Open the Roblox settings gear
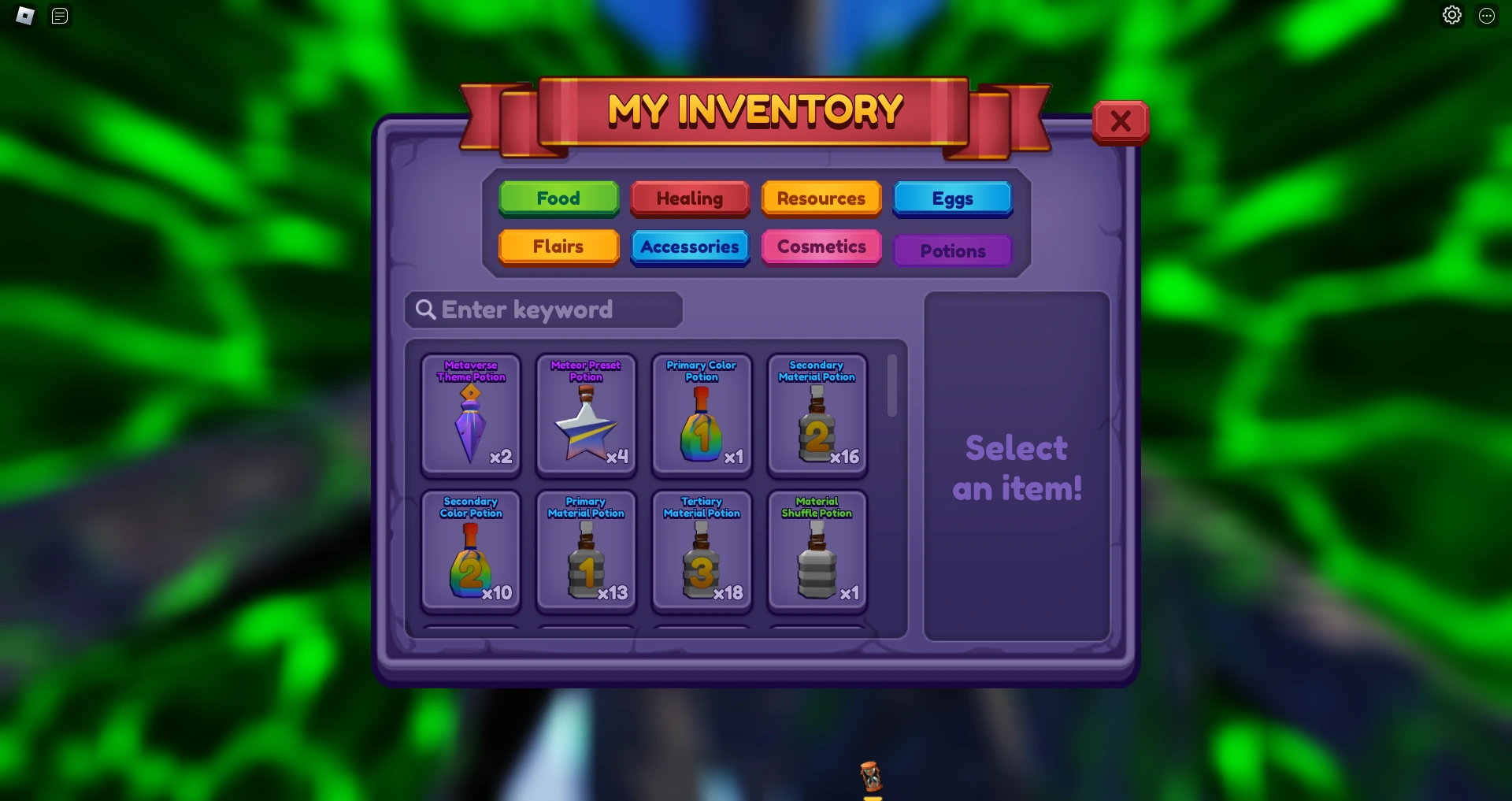This screenshot has height=801, width=1512. pos(1452,15)
